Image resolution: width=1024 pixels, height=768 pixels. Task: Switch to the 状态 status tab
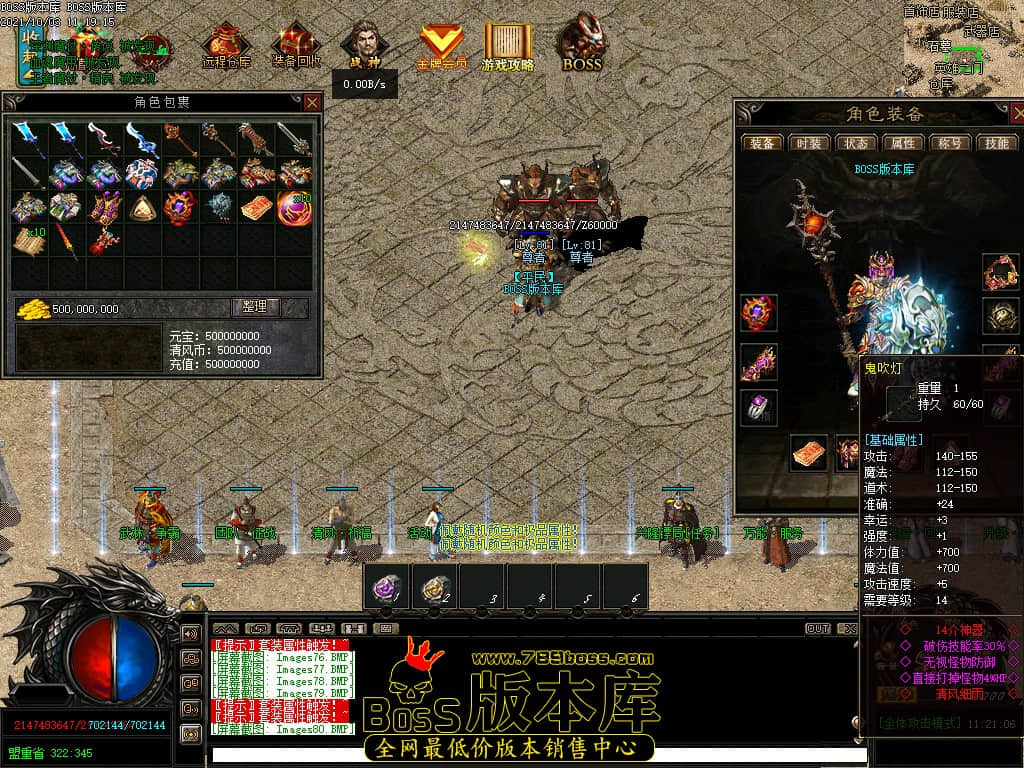(856, 143)
